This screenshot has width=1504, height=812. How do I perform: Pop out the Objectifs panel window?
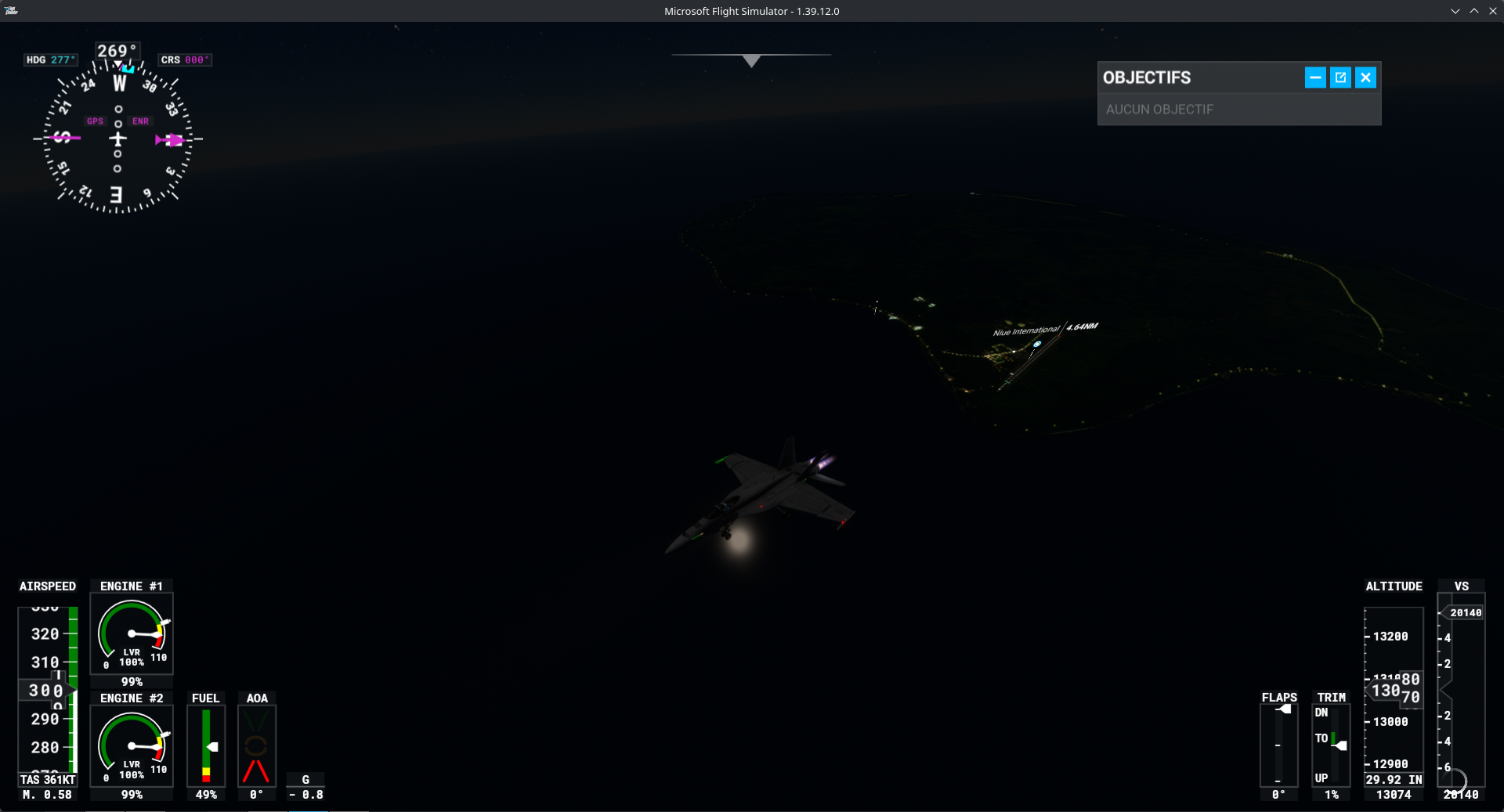[x=1340, y=78]
